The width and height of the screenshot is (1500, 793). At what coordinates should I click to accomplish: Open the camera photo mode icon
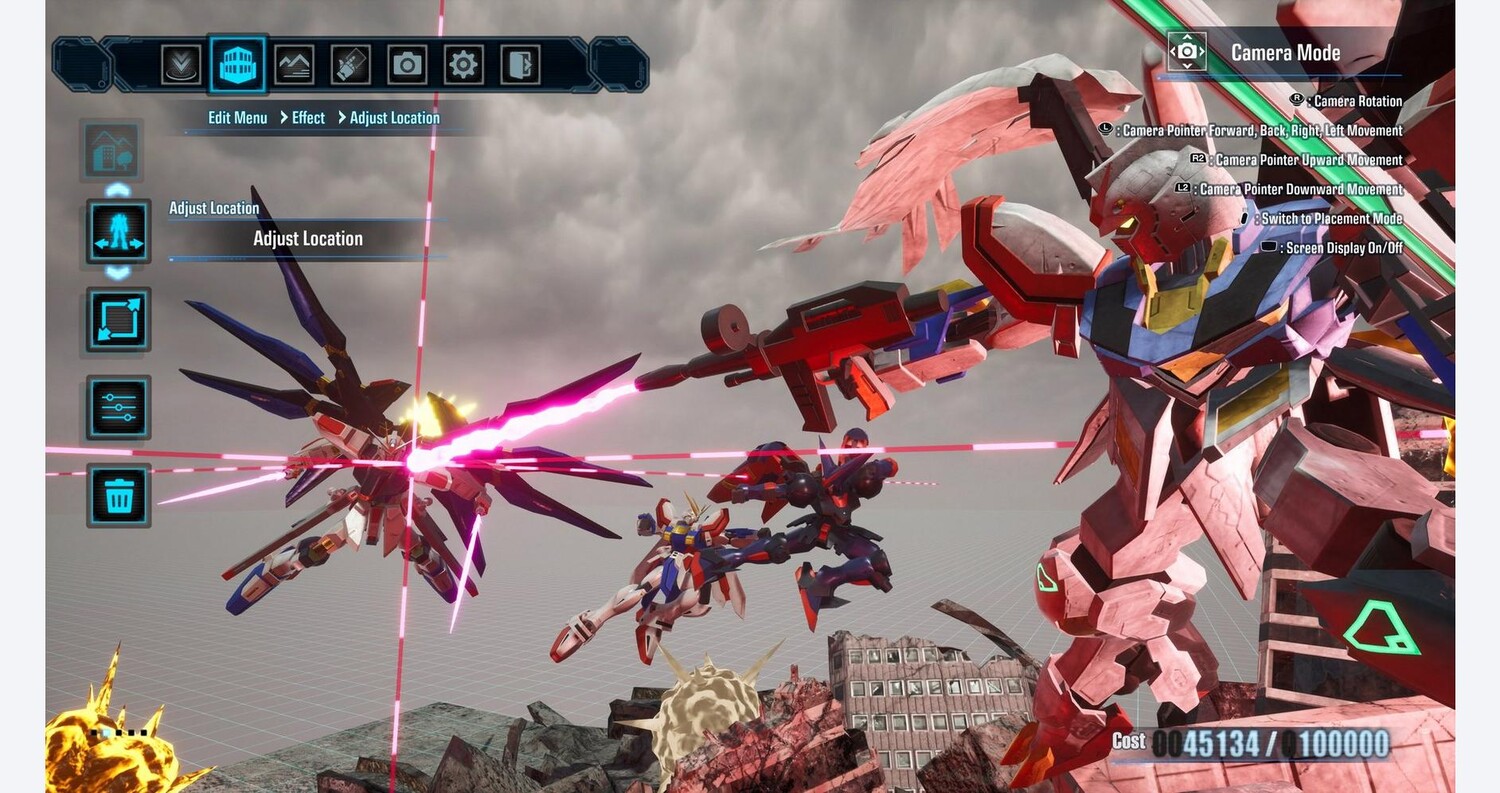point(407,65)
